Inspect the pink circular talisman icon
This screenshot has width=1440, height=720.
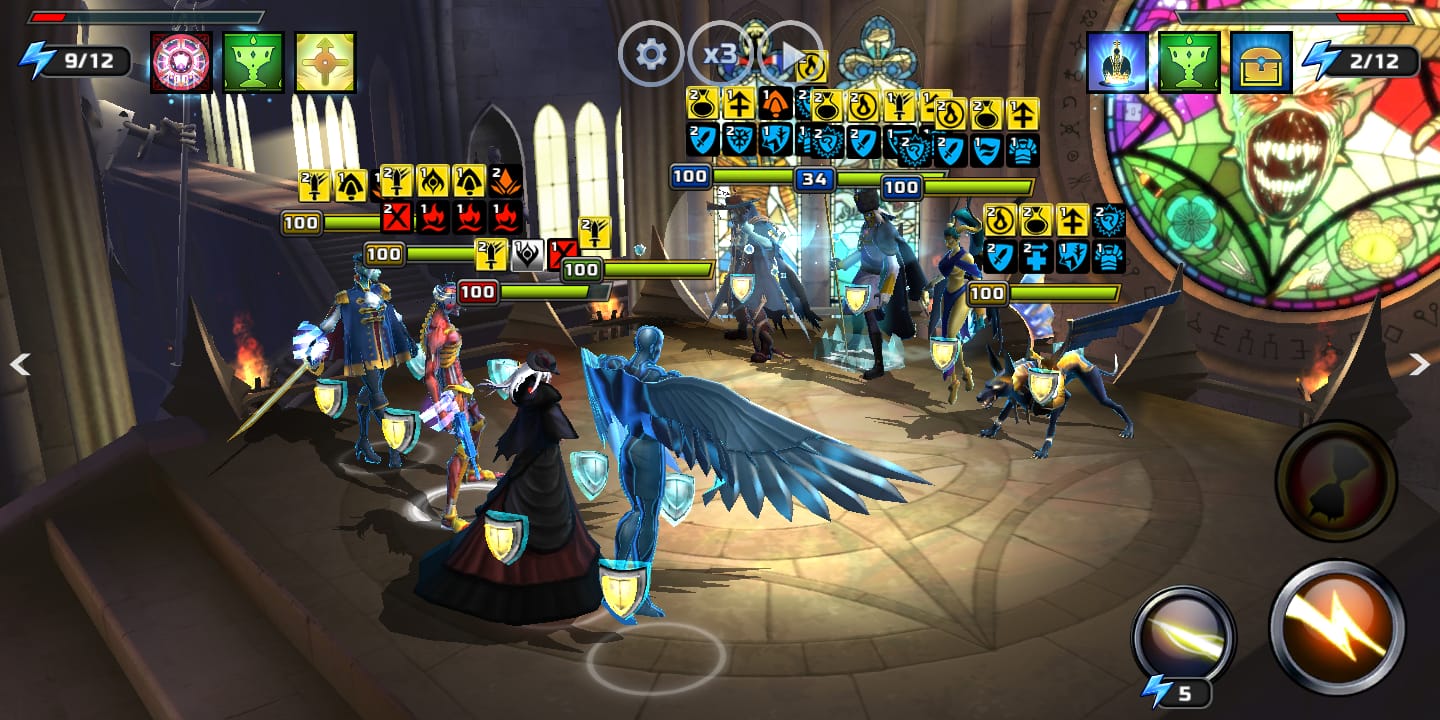(182, 62)
